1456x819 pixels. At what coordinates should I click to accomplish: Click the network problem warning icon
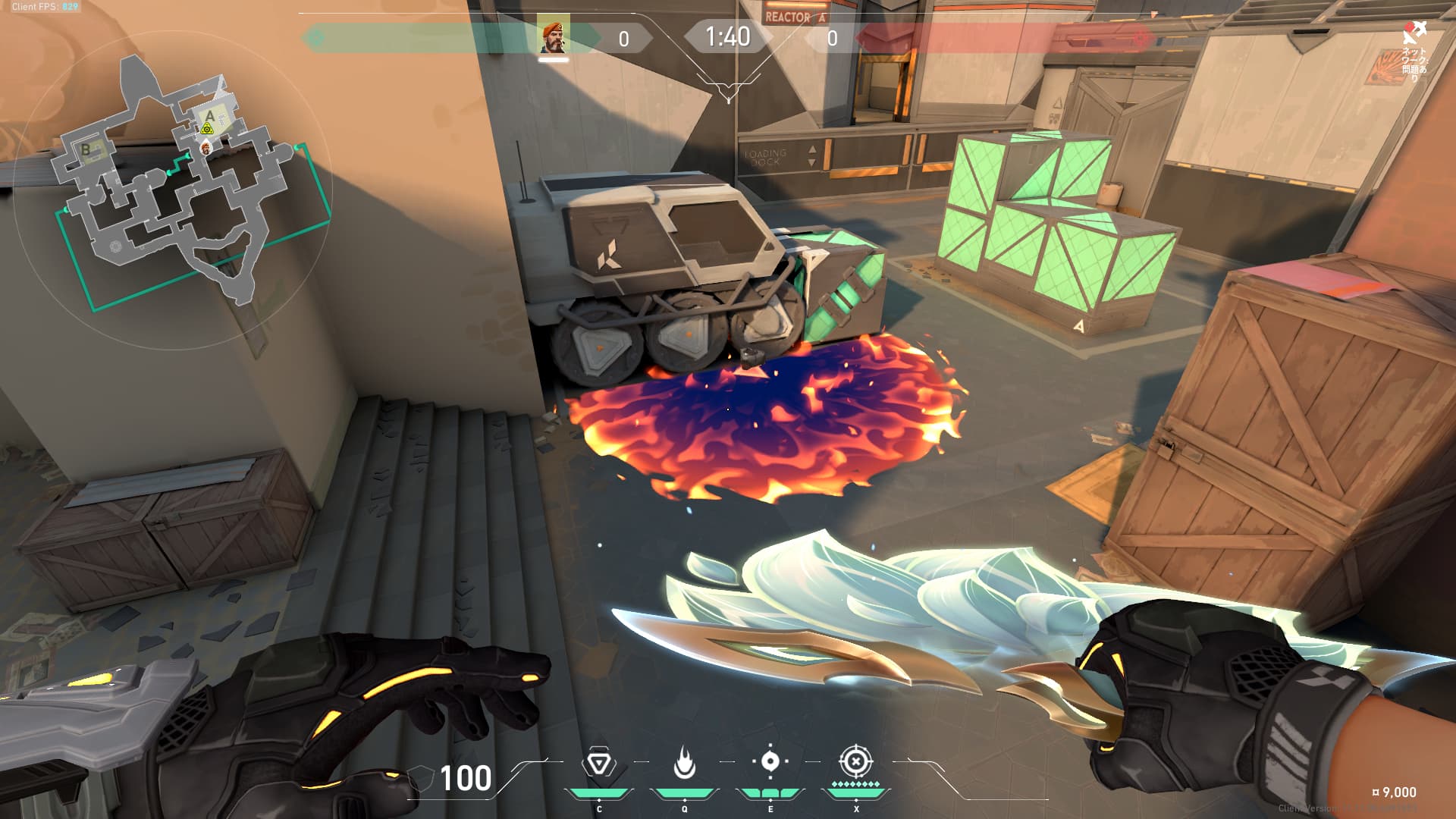pyautogui.click(x=1414, y=33)
